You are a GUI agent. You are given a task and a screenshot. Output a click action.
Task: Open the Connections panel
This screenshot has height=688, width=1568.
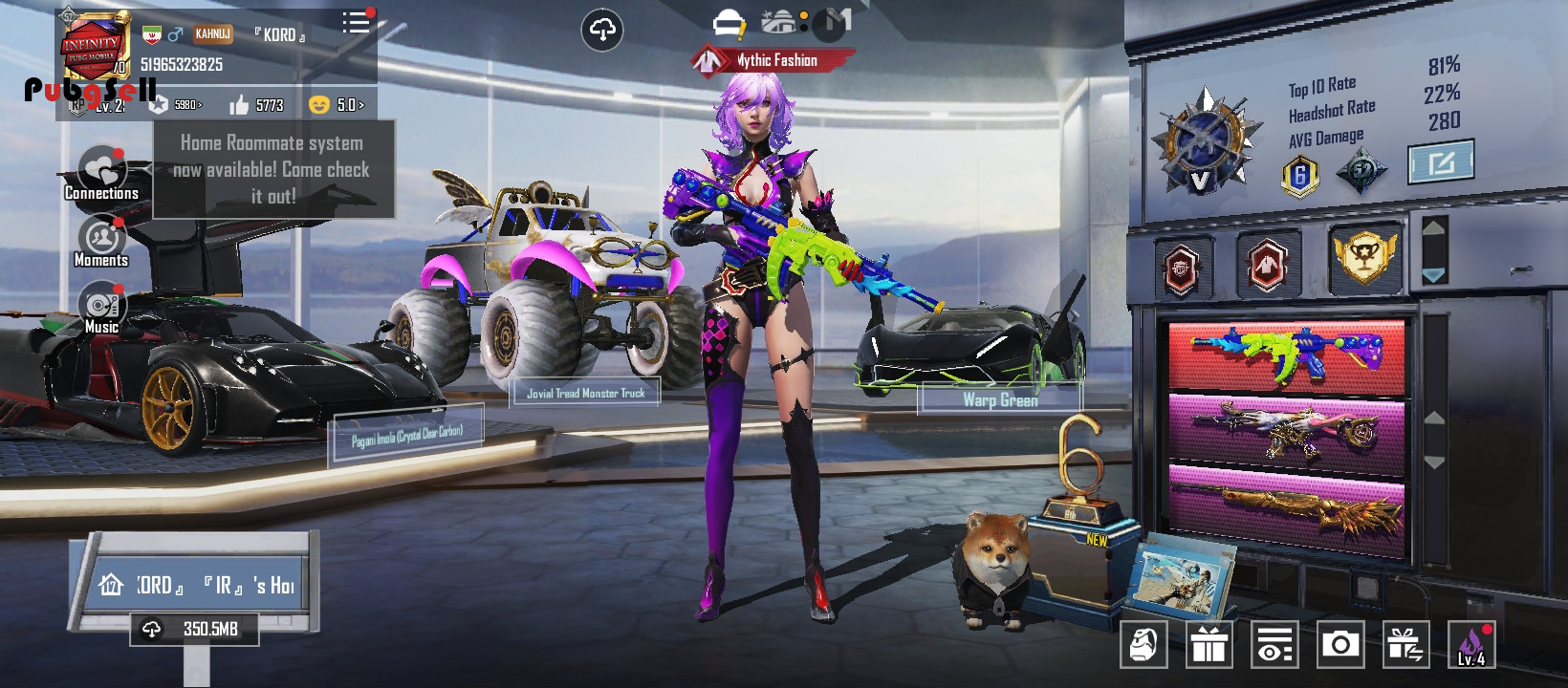[101, 174]
